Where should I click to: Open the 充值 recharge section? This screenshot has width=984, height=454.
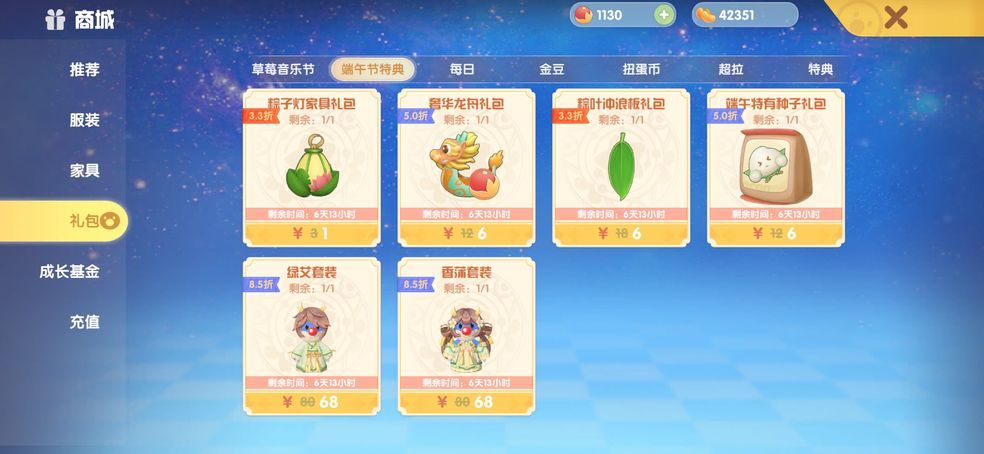tap(84, 322)
